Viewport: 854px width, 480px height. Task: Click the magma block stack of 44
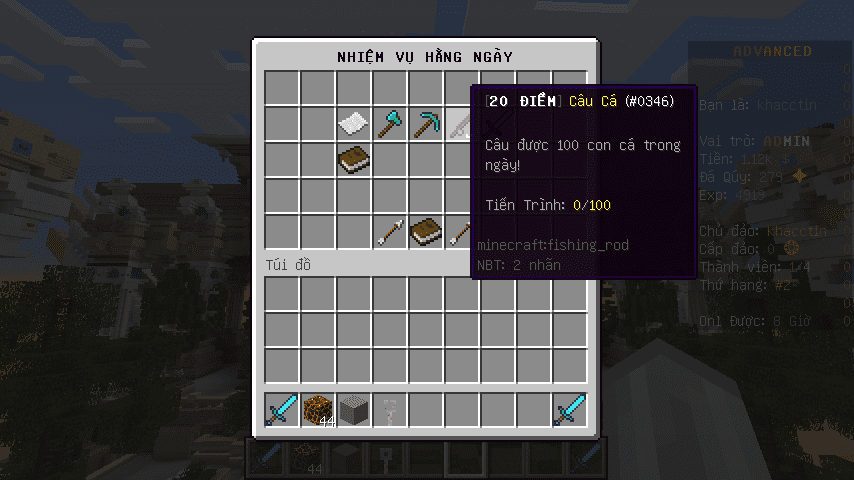(x=318, y=410)
